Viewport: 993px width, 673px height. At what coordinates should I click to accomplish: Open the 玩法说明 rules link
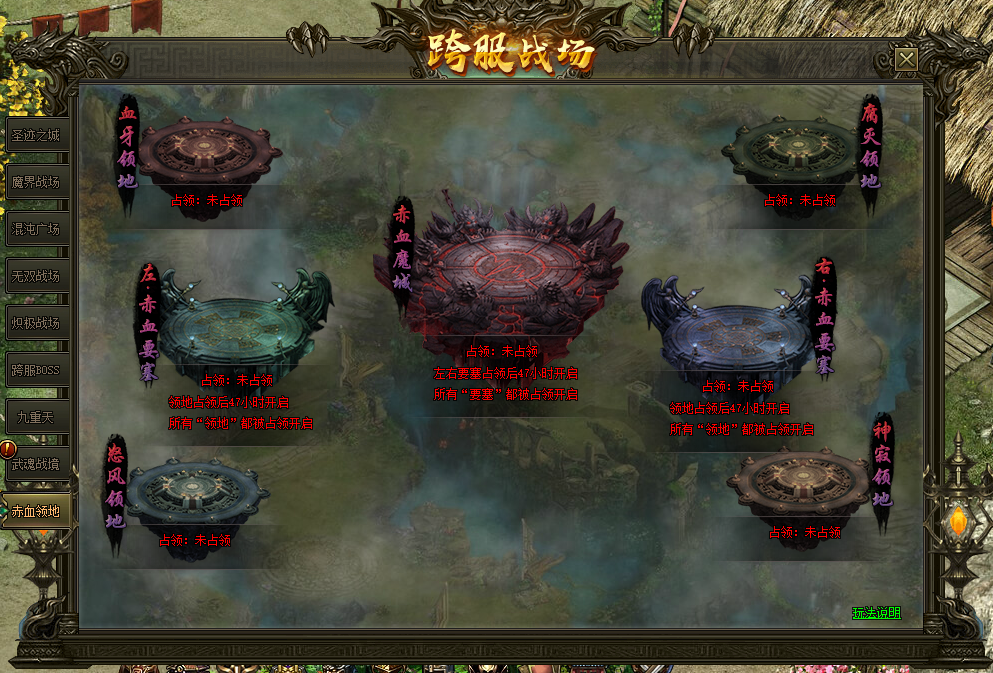coord(876,612)
